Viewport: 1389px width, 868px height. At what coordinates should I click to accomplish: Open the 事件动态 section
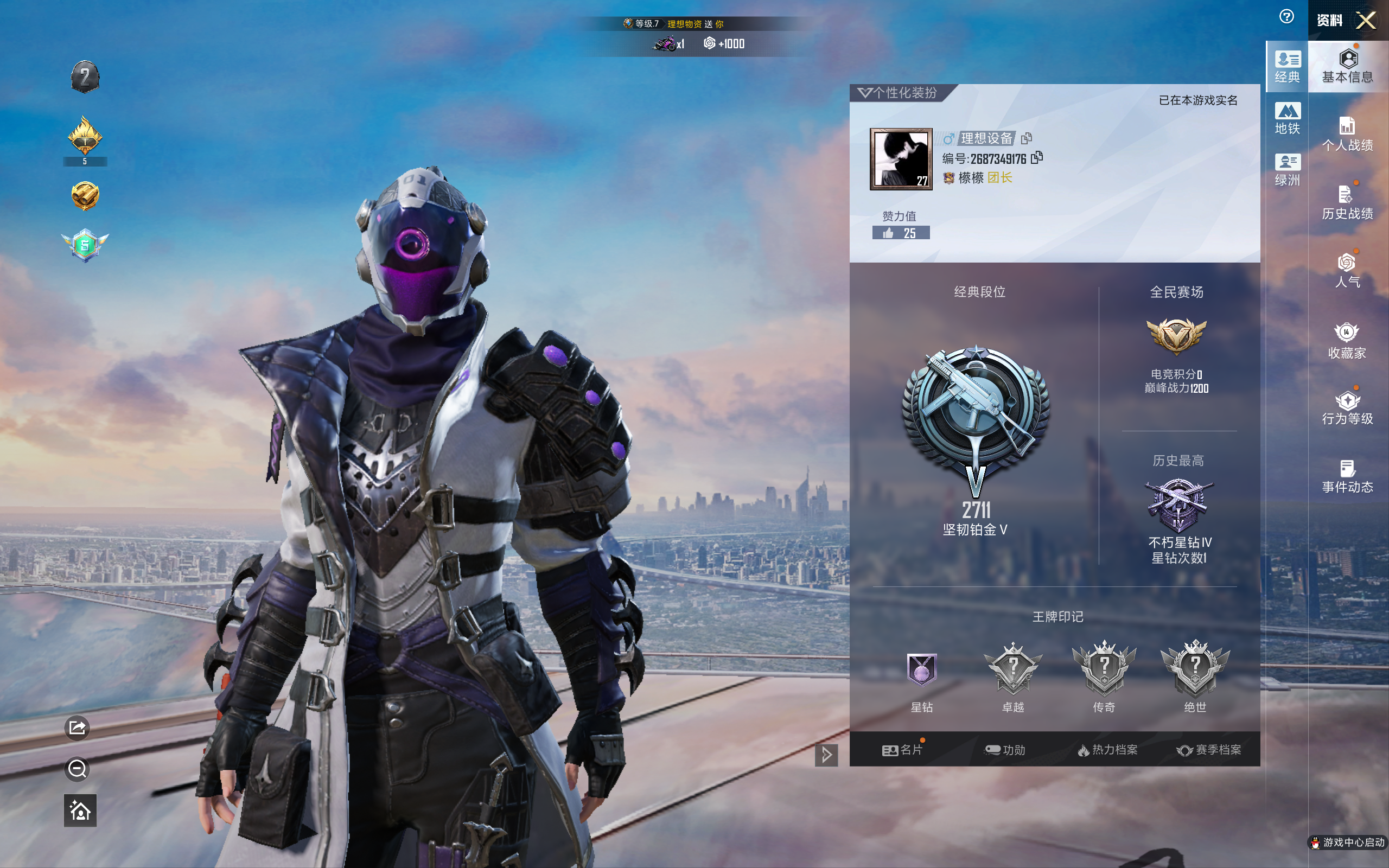[x=1347, y=477]
